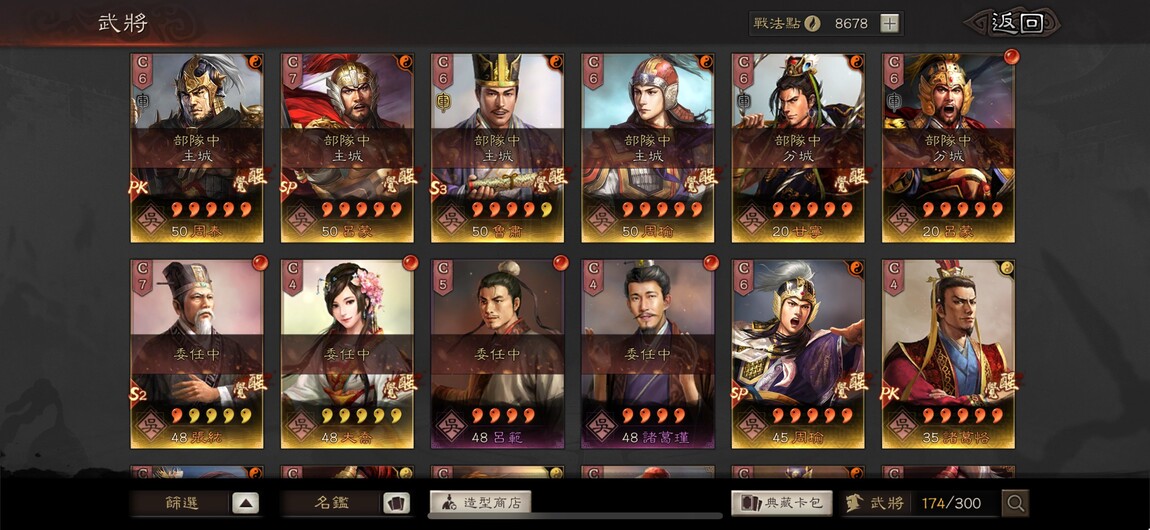The image size is (1150, 530).
Task: Open the 篩選 filter dropdown
Action: click(x=196, y=503)
